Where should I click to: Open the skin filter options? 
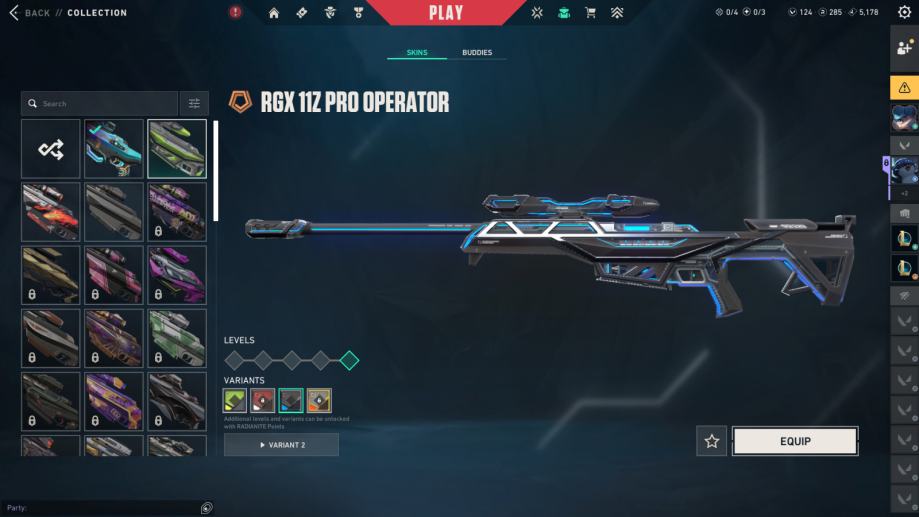click(x=194, y=103)
